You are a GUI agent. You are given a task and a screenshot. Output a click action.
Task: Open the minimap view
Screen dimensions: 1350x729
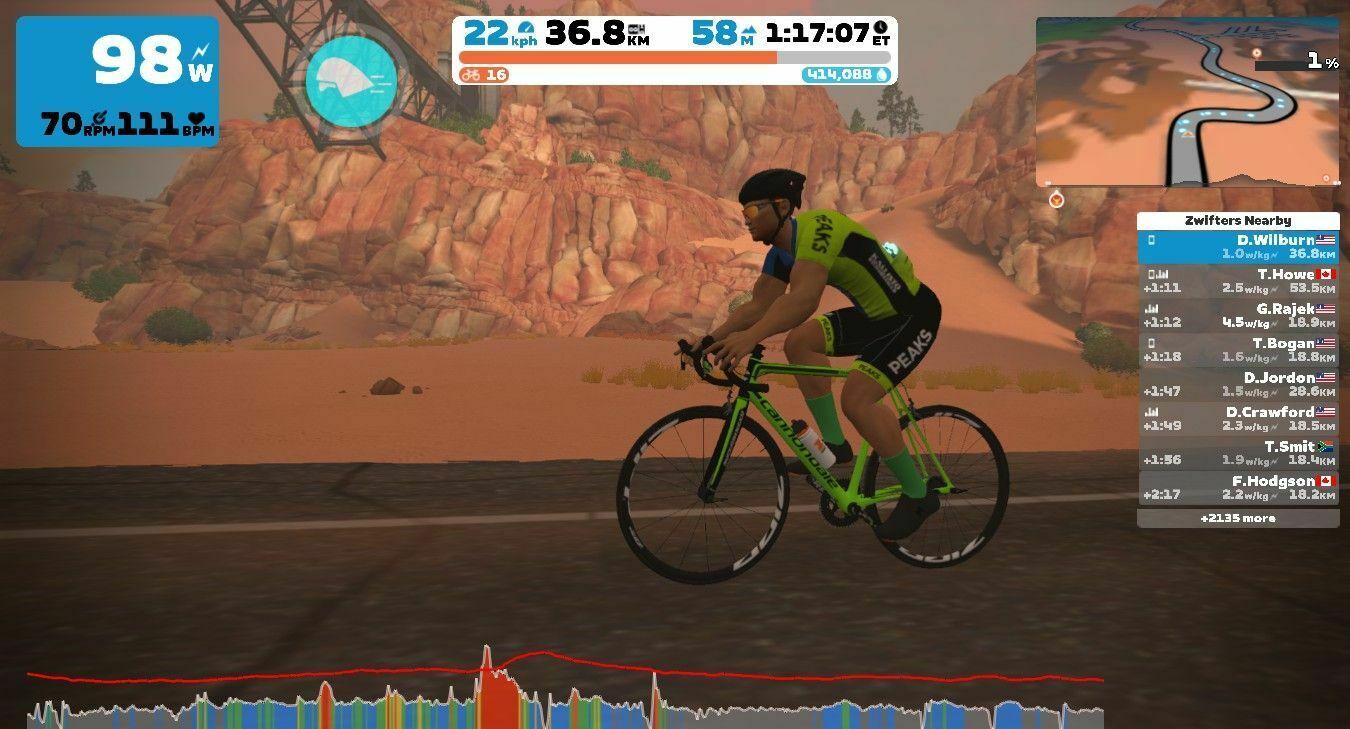pyautogui.click(x=1187, y=101)
